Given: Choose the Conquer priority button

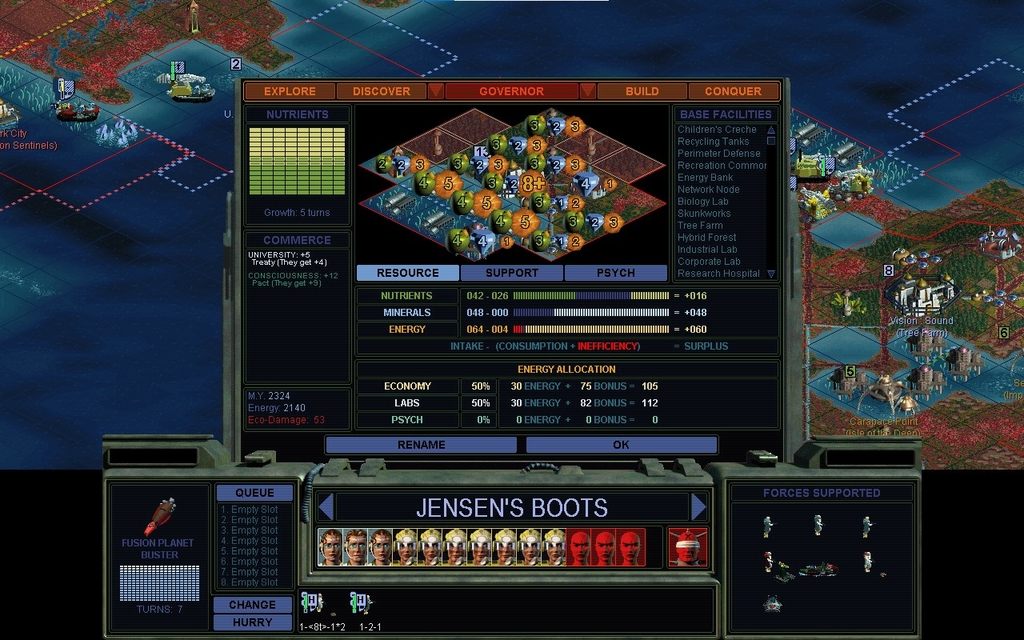Looking at the screenshot, I should coord(733,91).
